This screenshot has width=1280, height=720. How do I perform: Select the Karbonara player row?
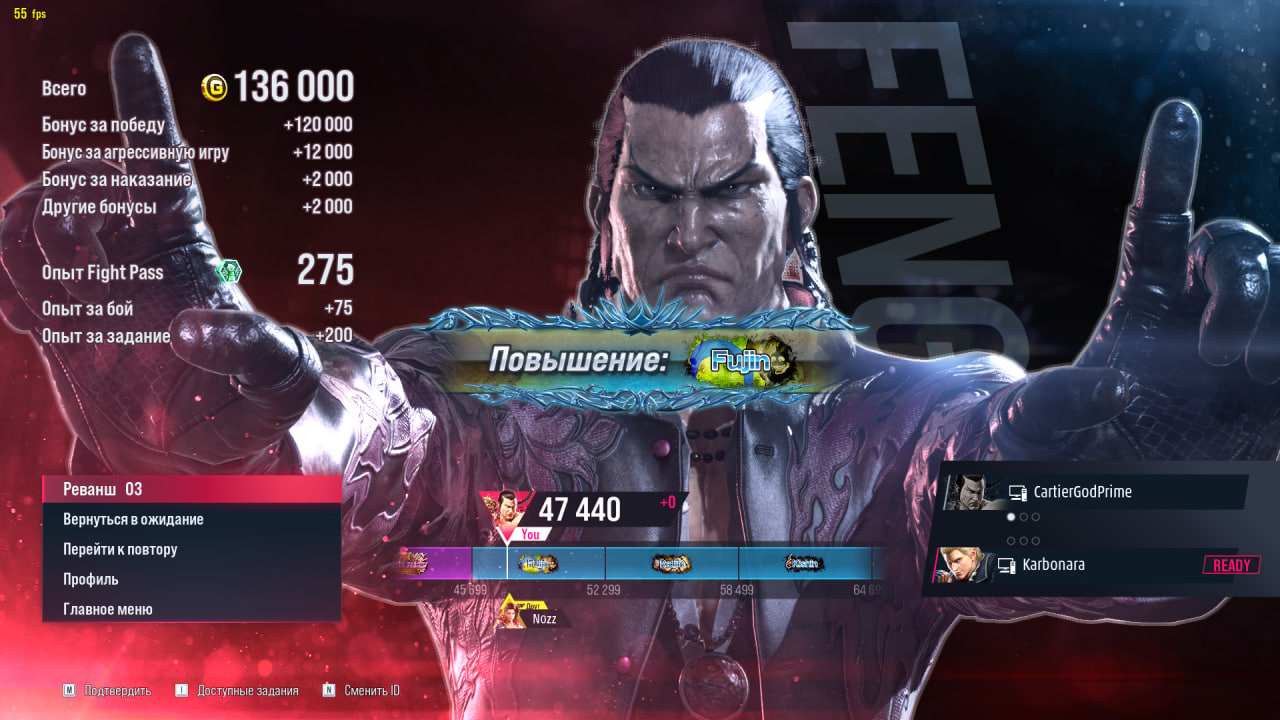(x=1085, y=565)
